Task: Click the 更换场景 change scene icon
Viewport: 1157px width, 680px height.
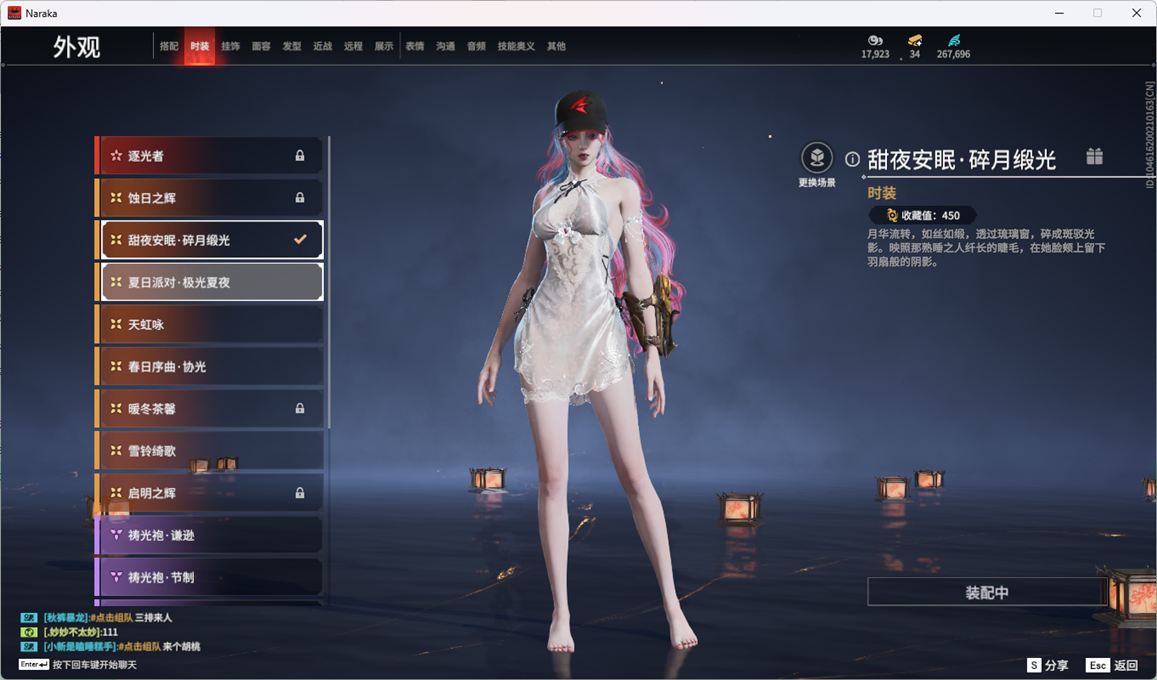Action: point(817,158)
